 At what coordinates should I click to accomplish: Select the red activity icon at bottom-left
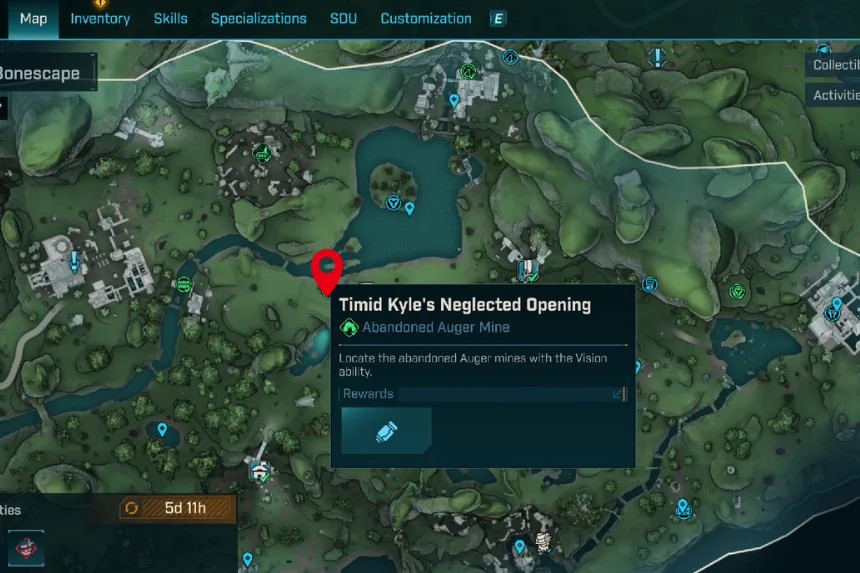26,547
